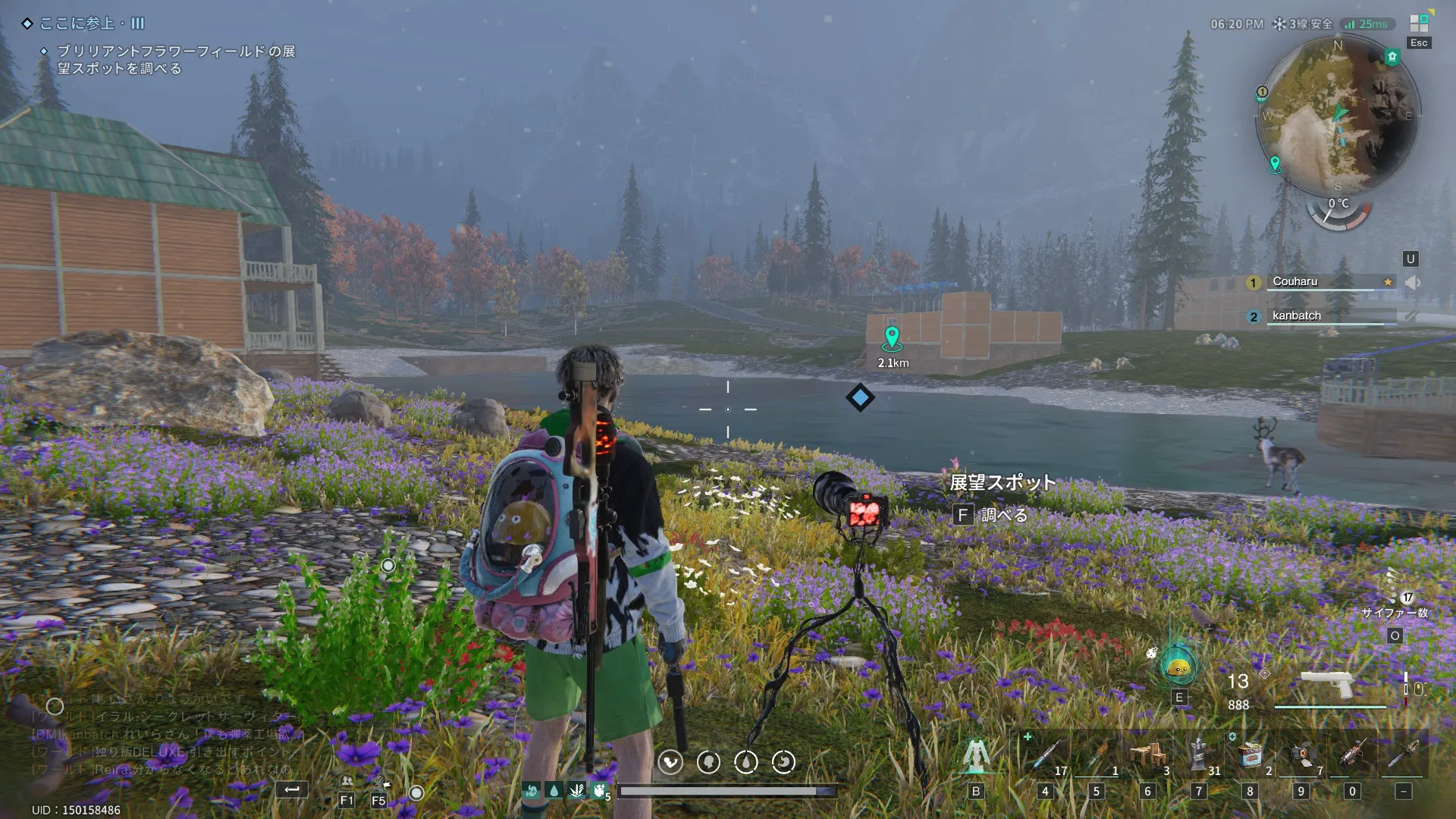Select teammate kanbatch in the party list
The image size is (1456, 819).
[x=1297, y=315]
